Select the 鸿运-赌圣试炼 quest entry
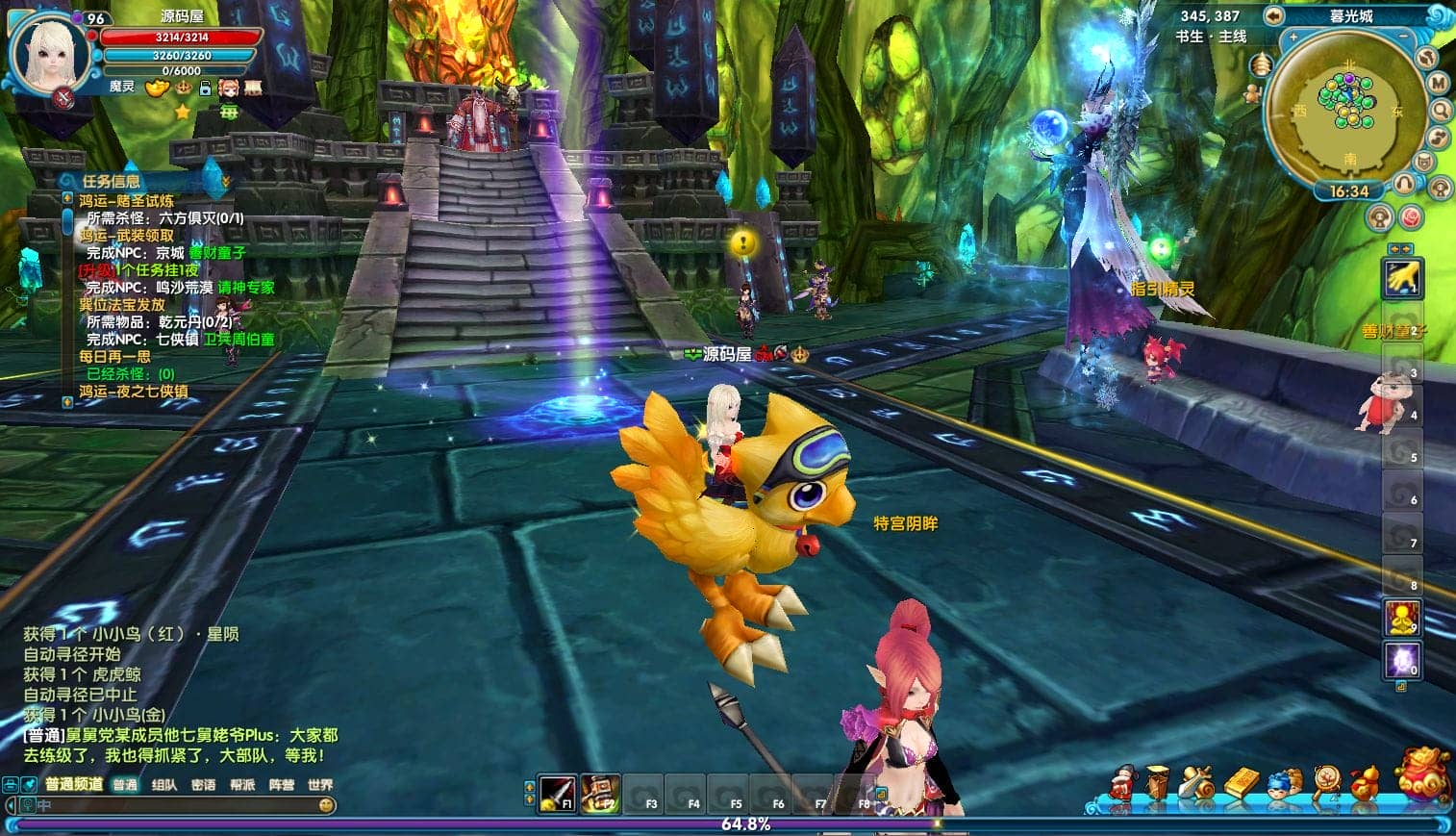 click(126, 201)
